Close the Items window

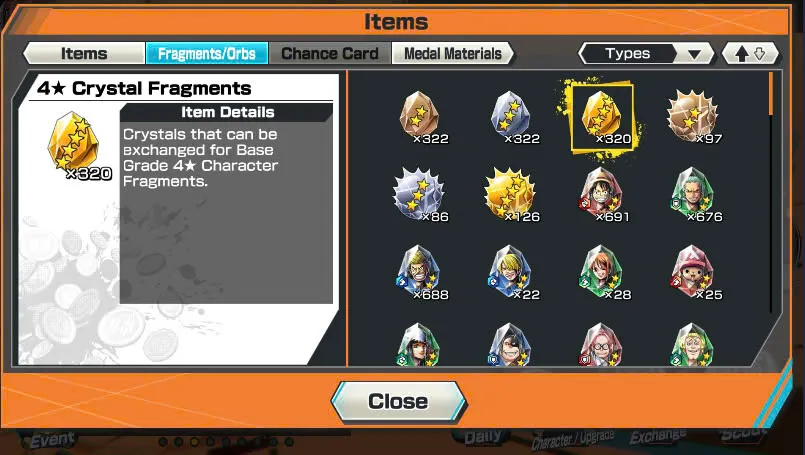coord(398,401)
